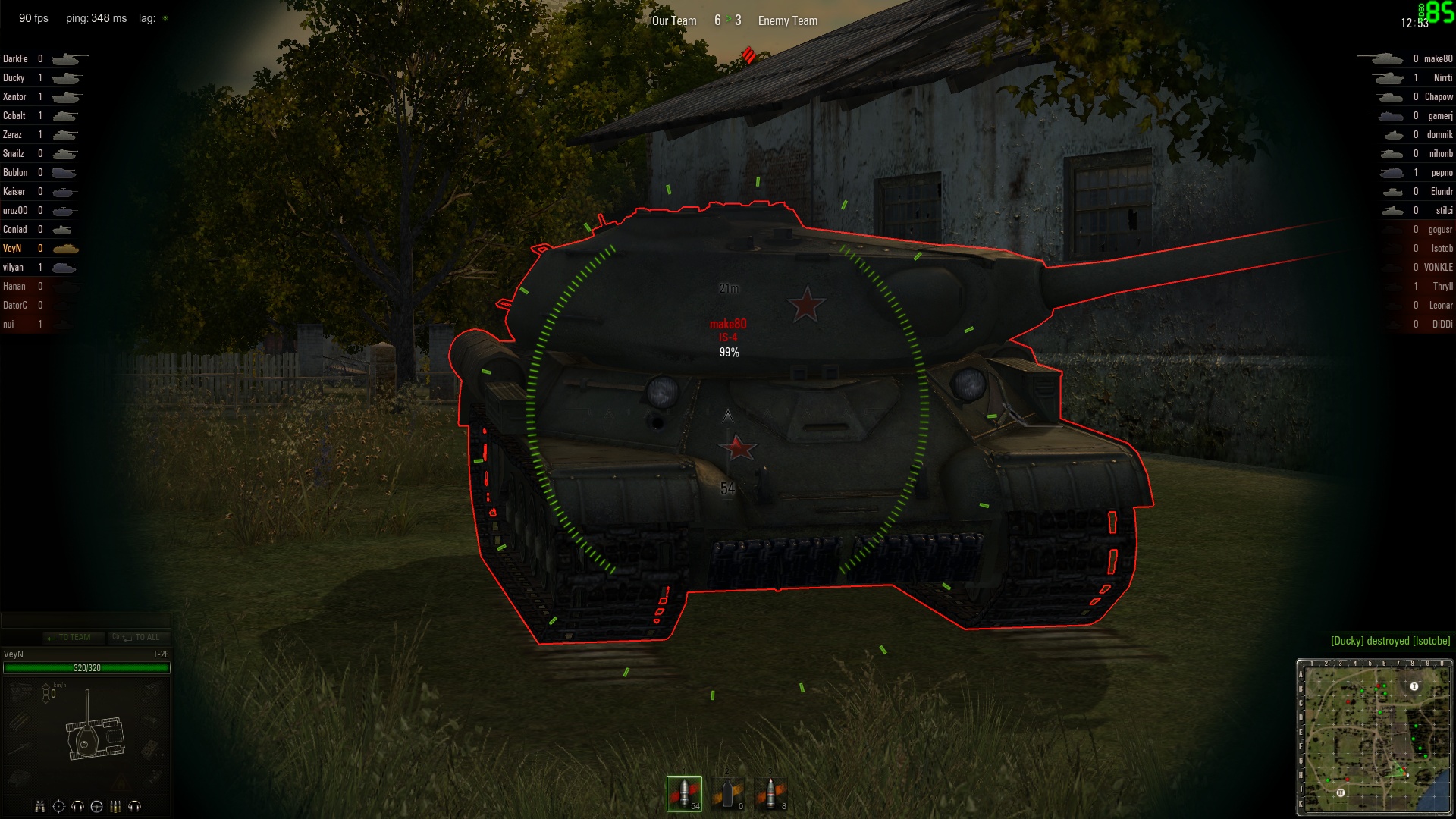Click the driver steering wheel crew icon
1456x819 pixels.
coord(96,806)
